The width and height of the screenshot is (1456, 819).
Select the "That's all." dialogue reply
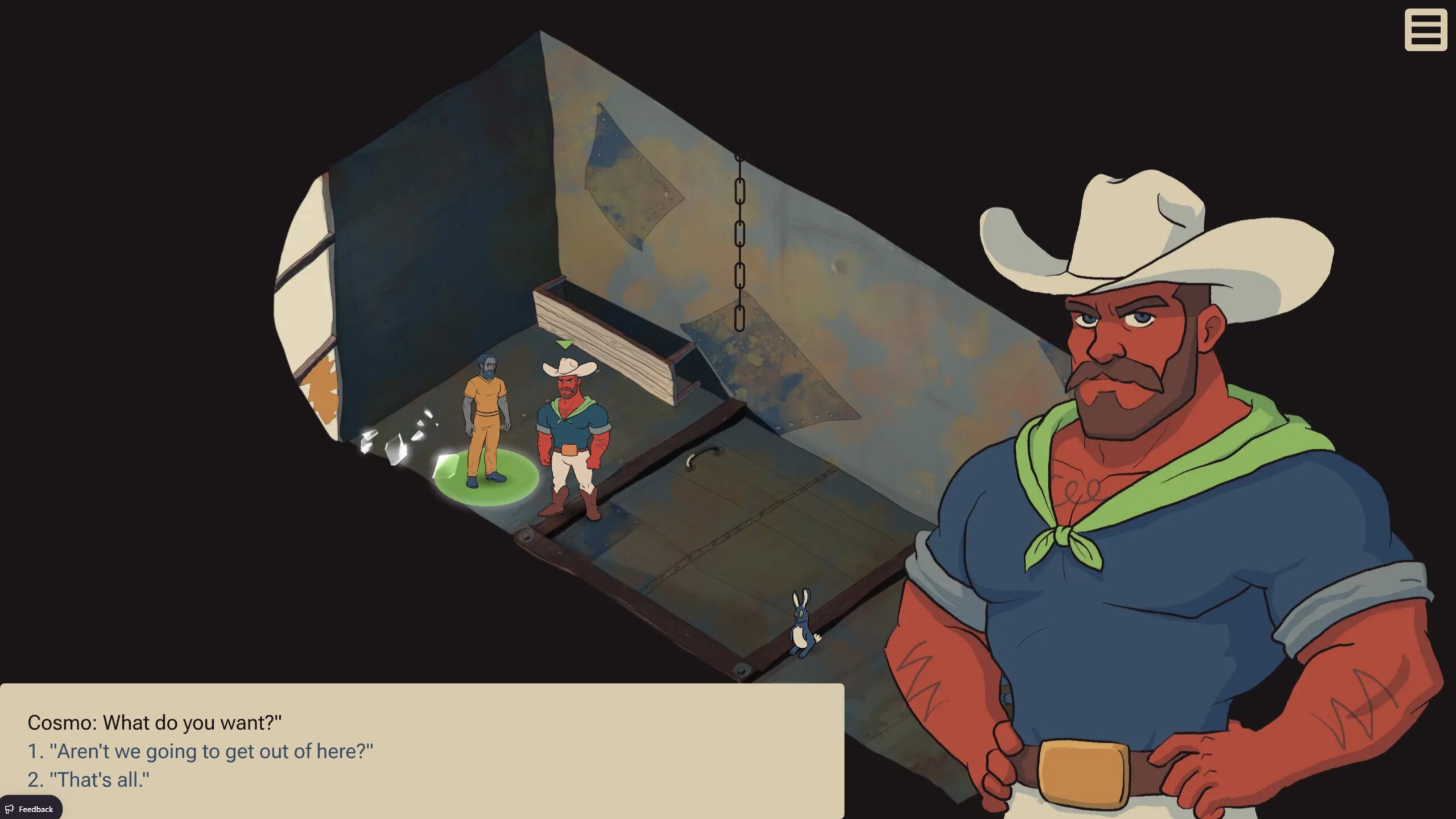(89, 780)
